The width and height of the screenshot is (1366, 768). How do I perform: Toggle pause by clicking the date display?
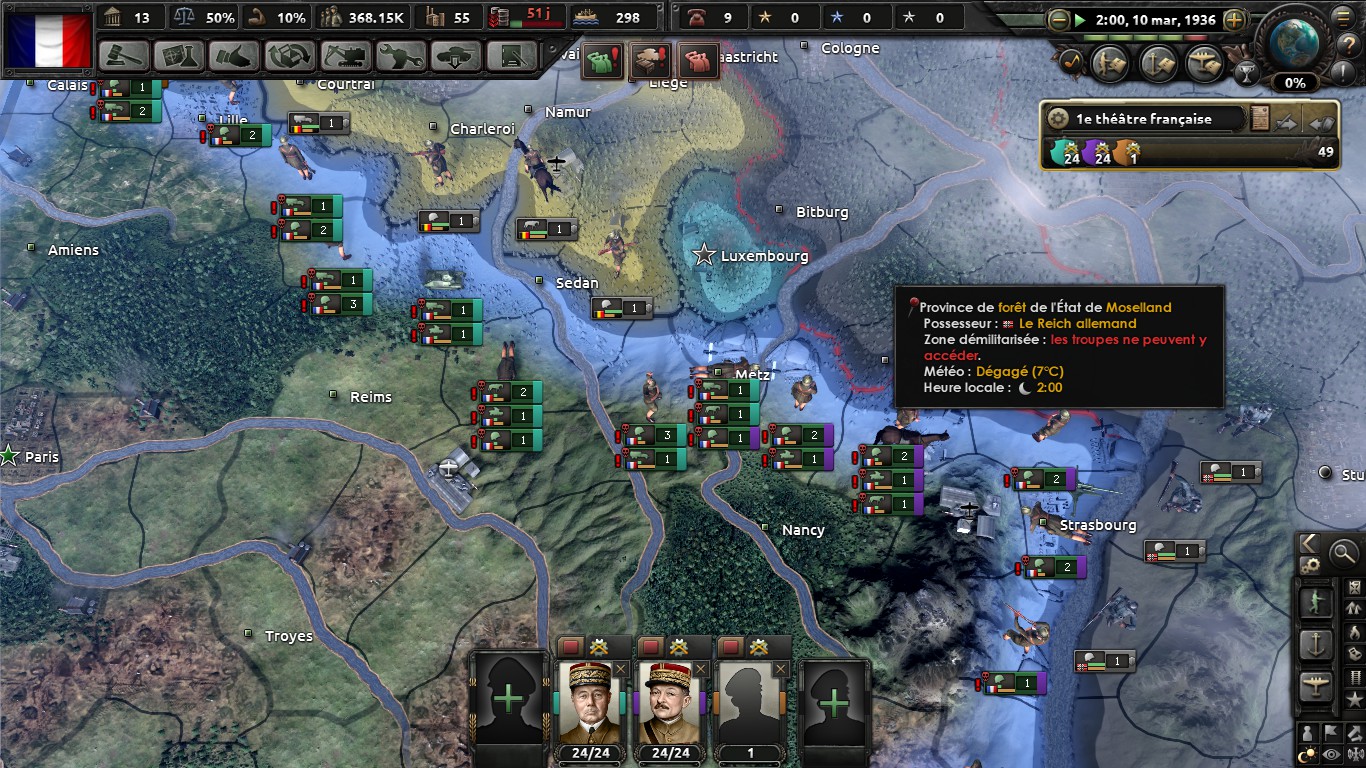click(1157, 19)
